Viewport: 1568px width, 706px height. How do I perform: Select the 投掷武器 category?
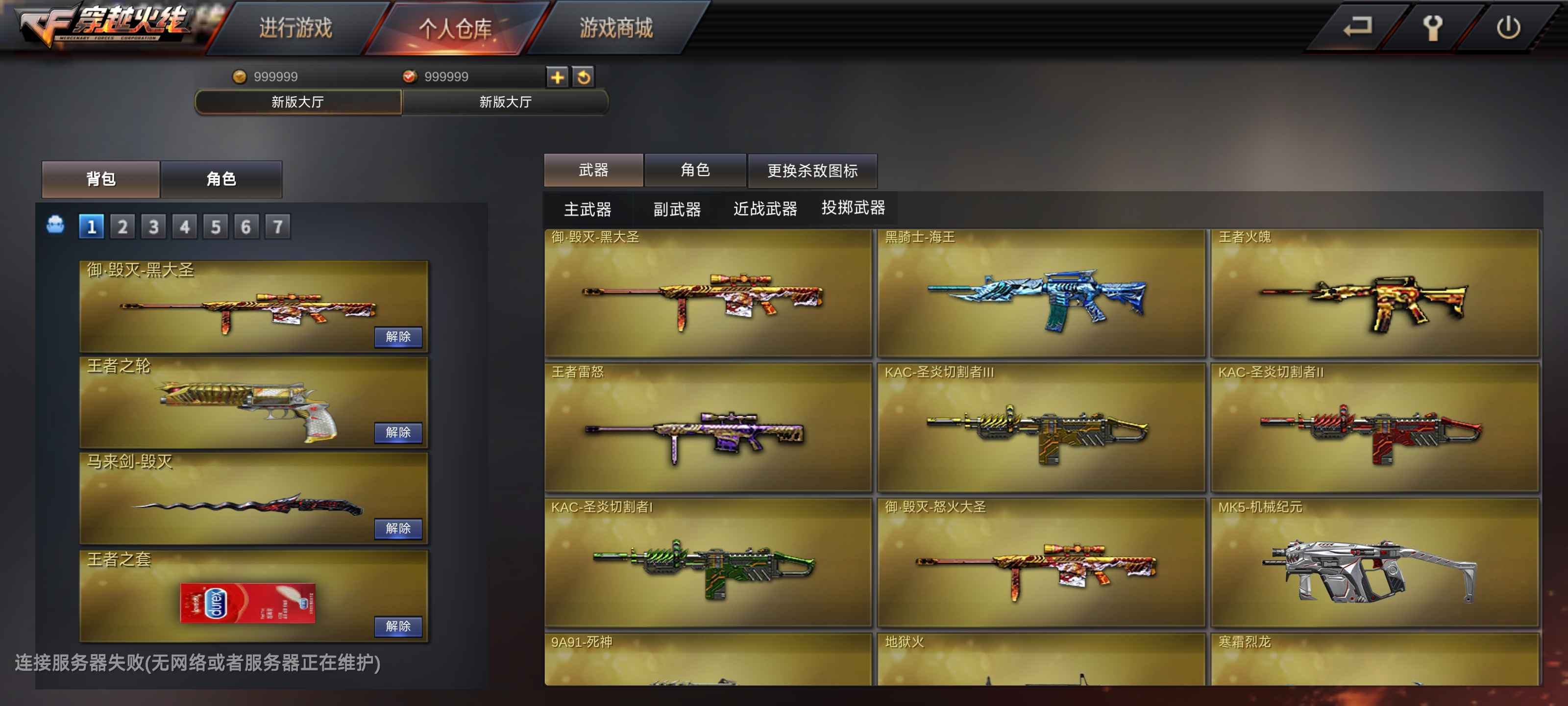(853, 208)
